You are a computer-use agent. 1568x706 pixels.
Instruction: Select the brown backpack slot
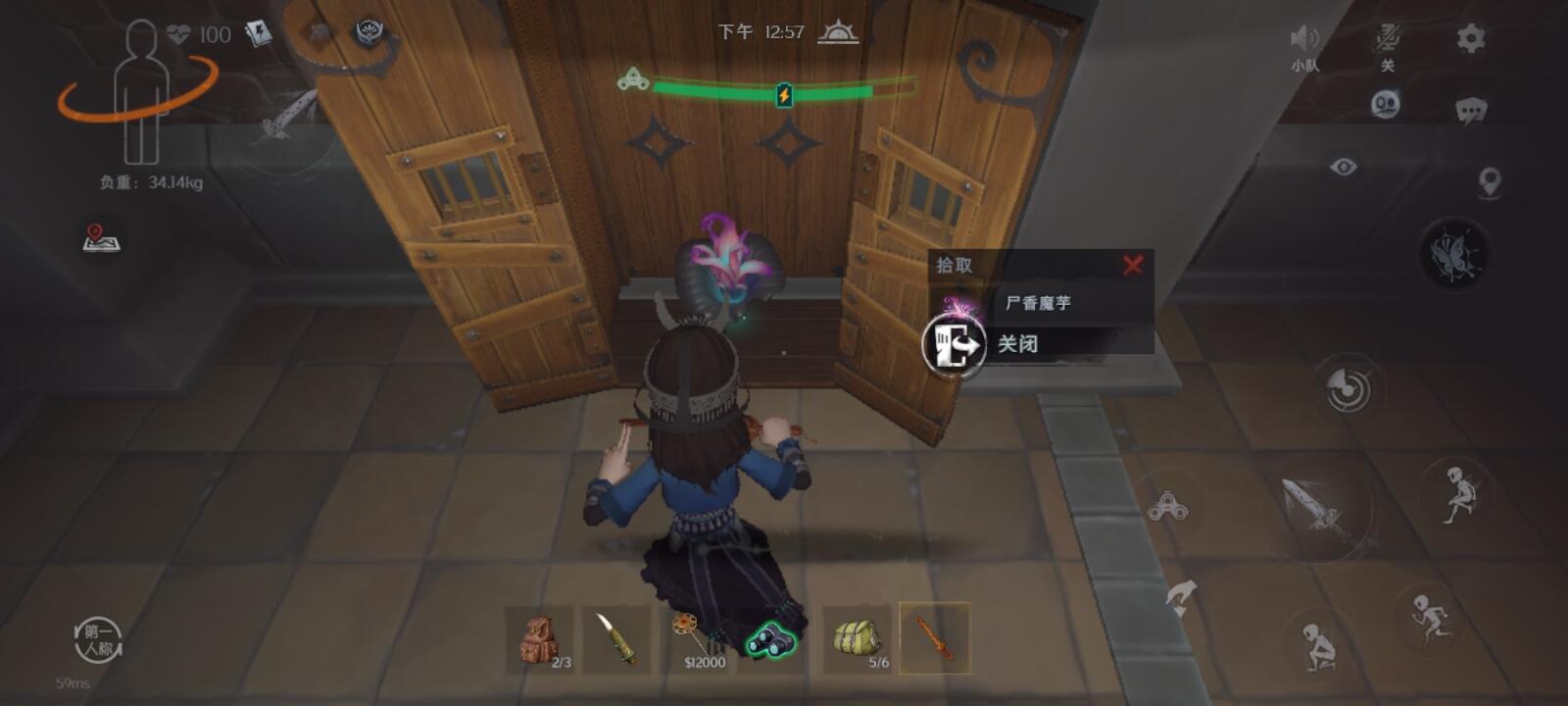pos(540,639)
